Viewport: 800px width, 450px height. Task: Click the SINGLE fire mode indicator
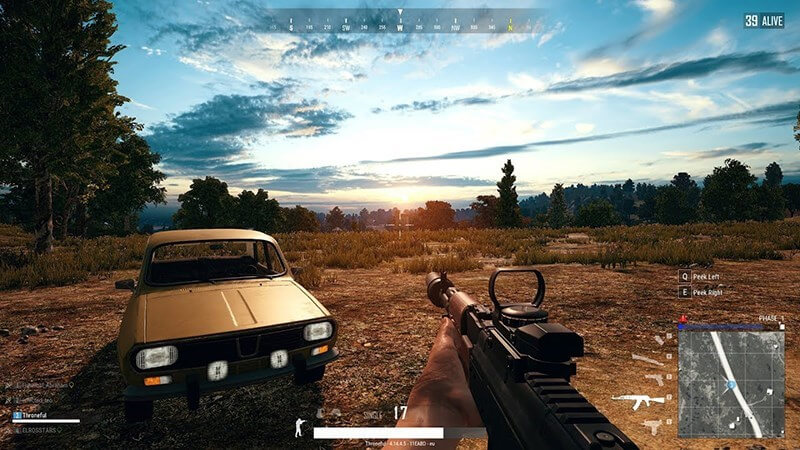[x=372, y=413]
